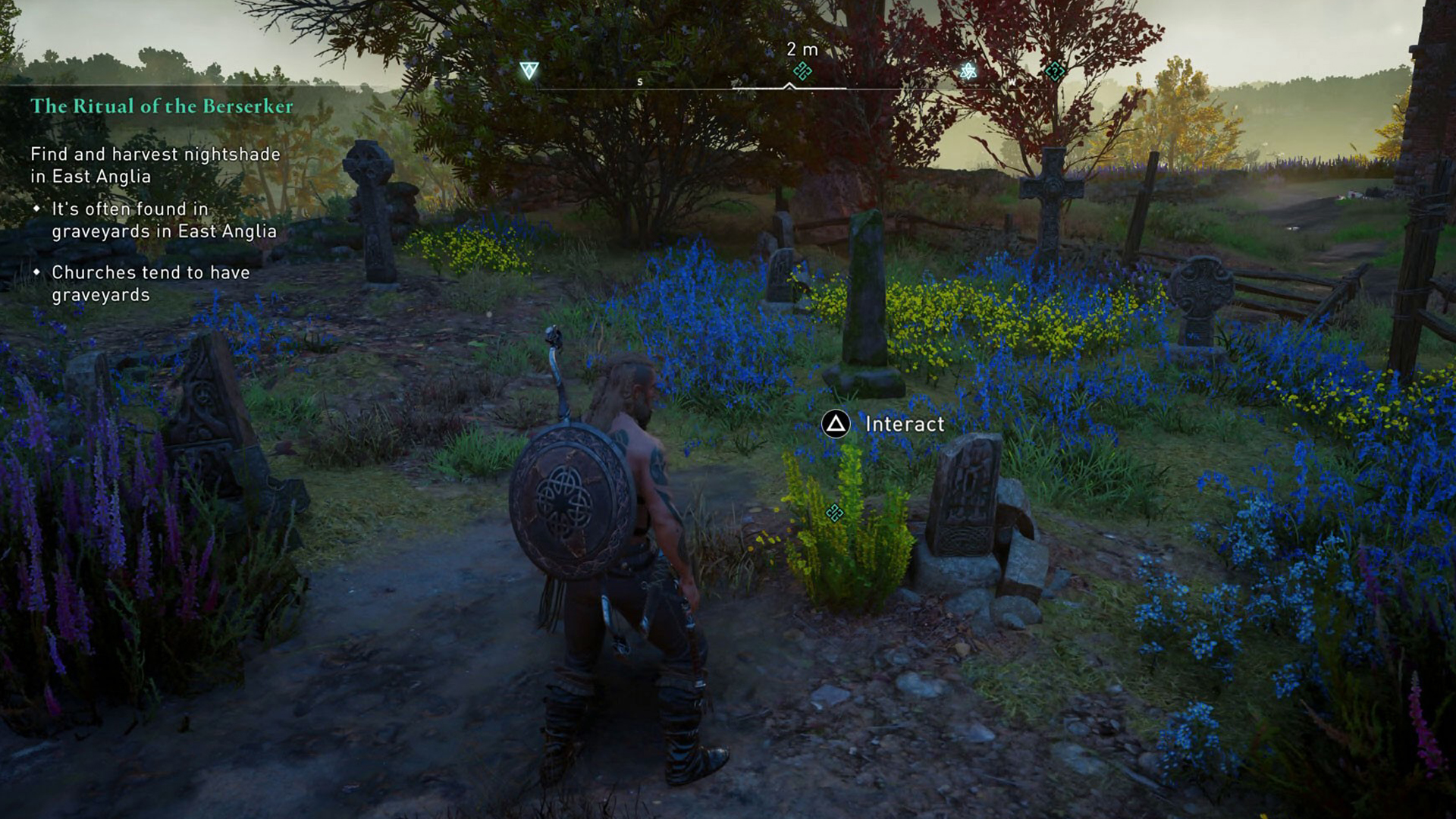Click the objective marker on the yellow plant

click(x=834, y=513)
